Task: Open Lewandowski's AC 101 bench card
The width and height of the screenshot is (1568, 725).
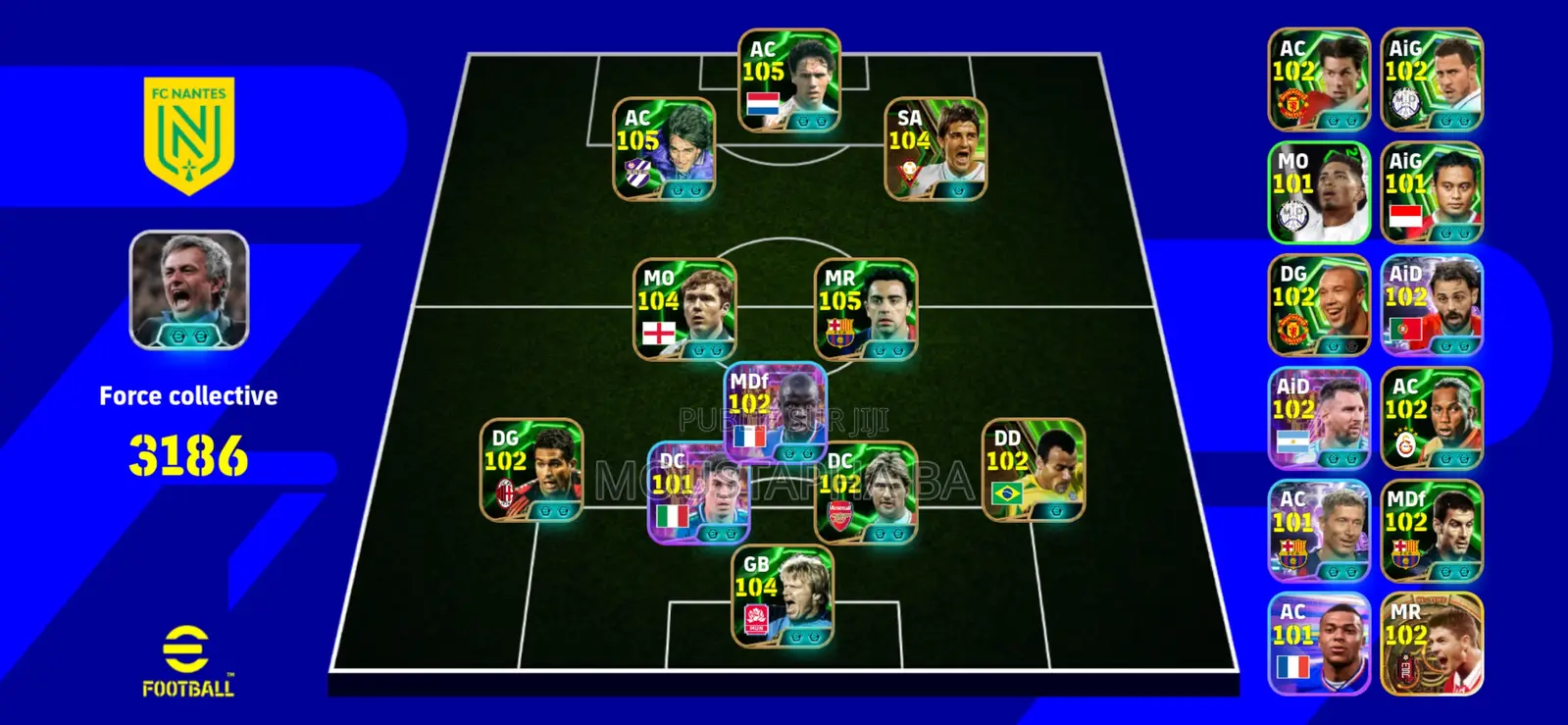Action: tap(1318, 530)
